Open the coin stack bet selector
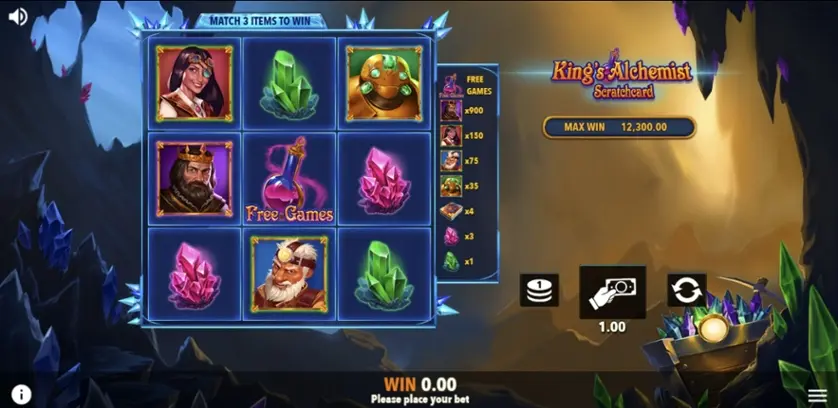This screenshot has width=838, height=408. (538, 291)
